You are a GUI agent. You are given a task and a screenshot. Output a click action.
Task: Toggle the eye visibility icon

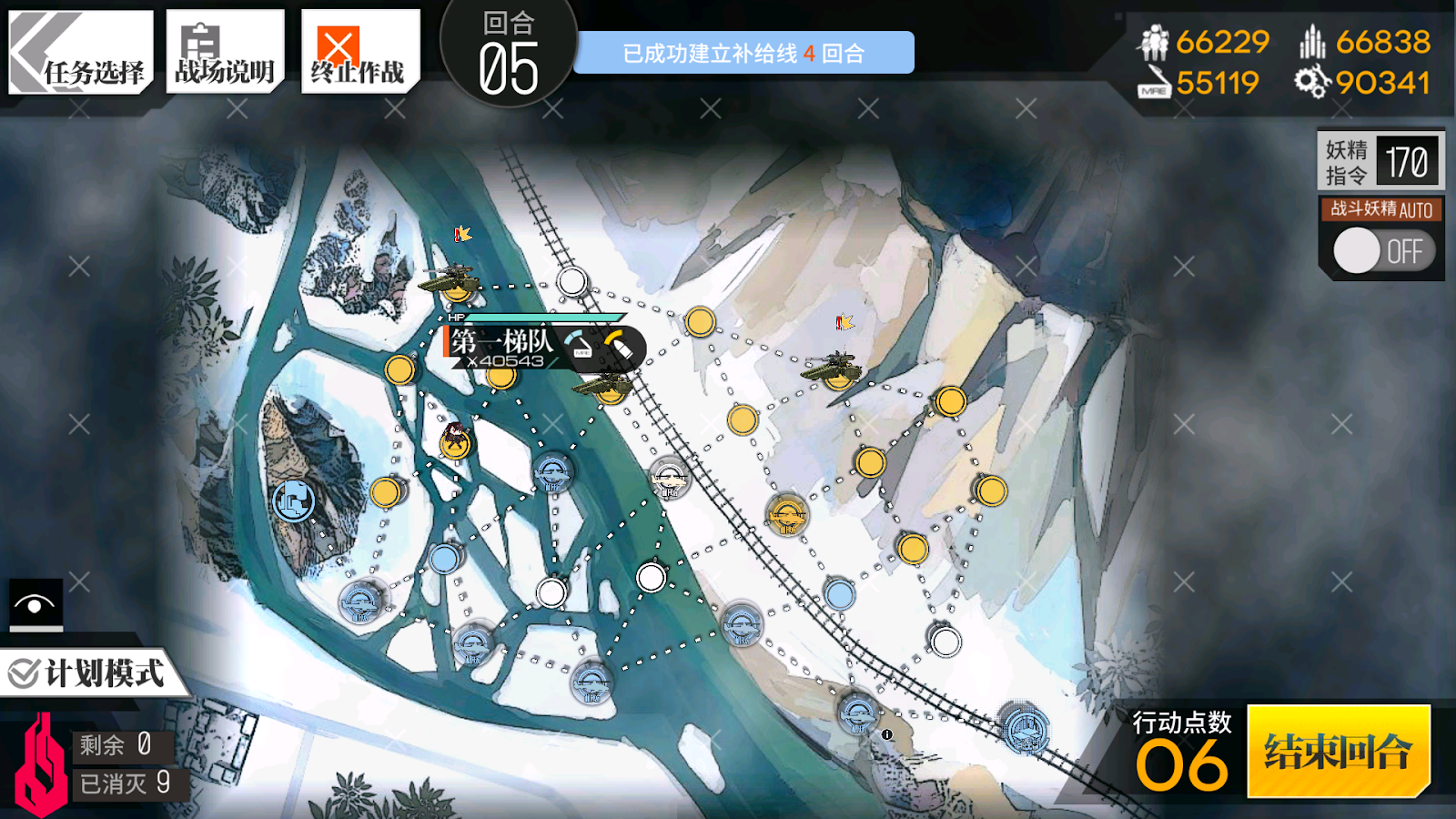coord(35,604)
